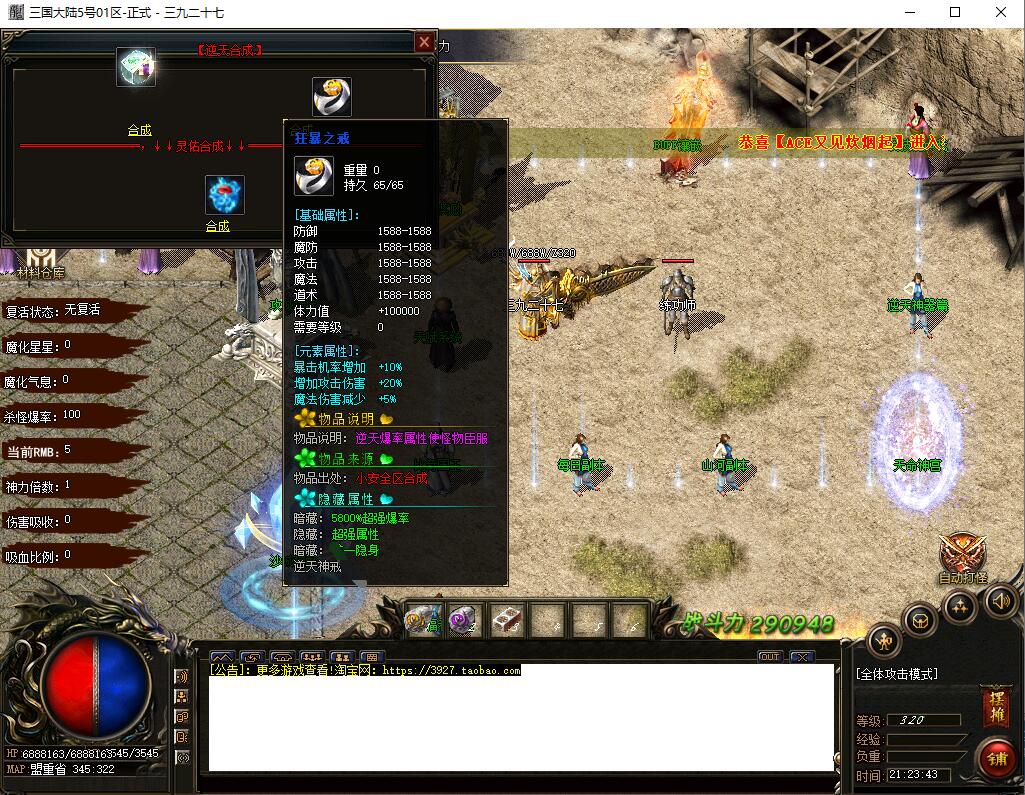
Task: Close the chat with its X button
Action: tap(801, 657)
